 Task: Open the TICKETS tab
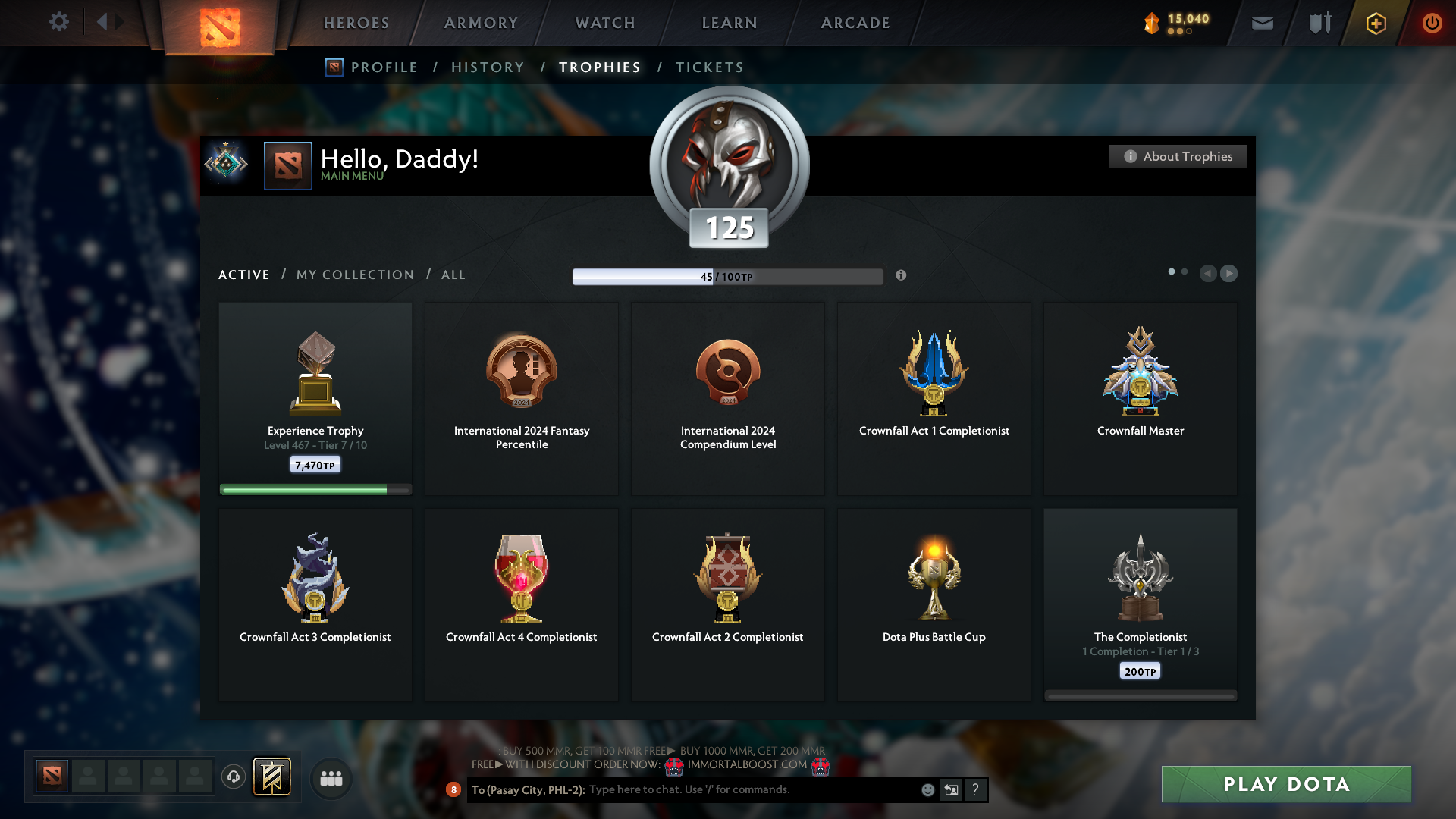708,67
